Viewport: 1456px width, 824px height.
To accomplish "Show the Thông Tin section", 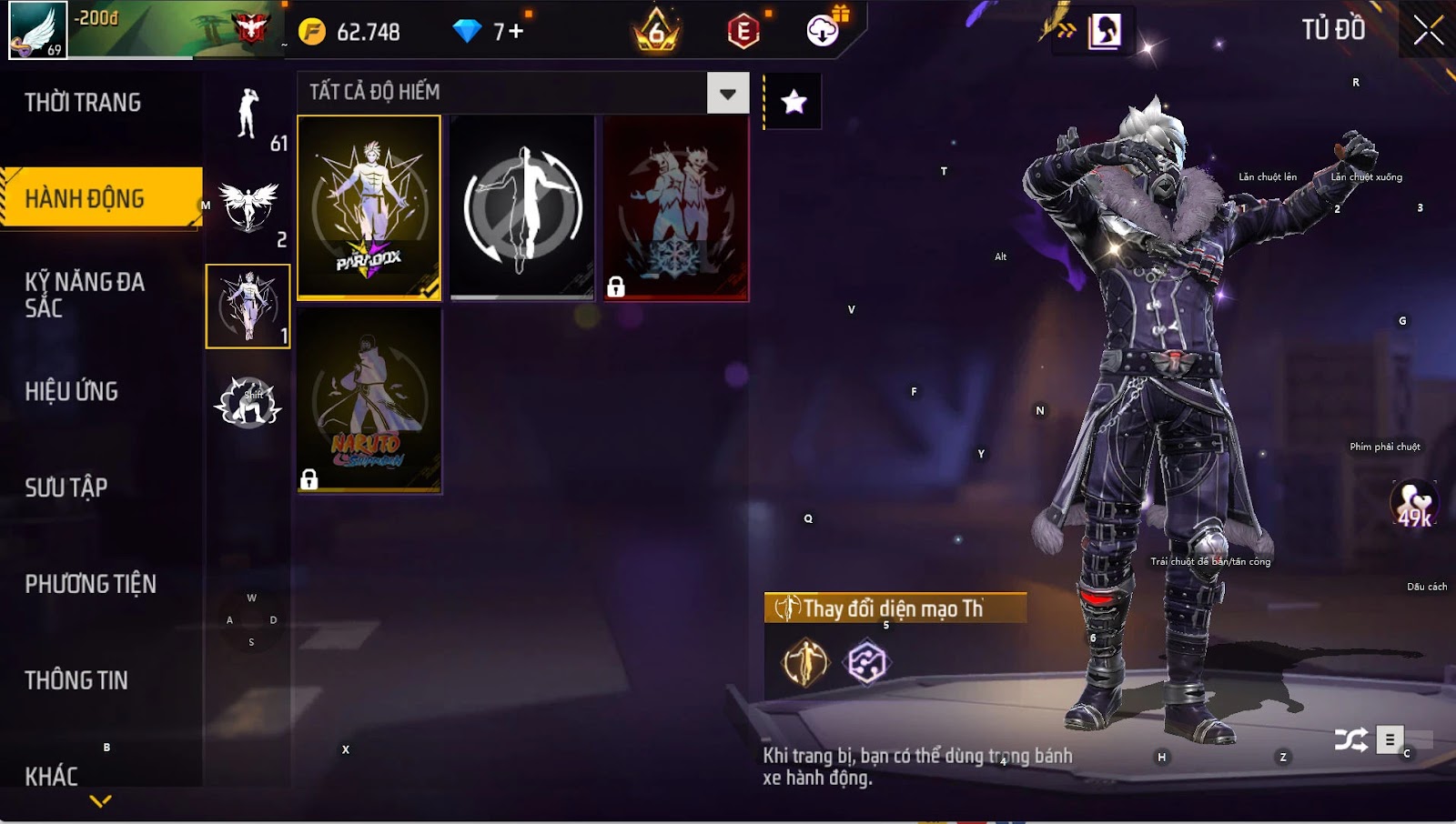I will [76, 680].
